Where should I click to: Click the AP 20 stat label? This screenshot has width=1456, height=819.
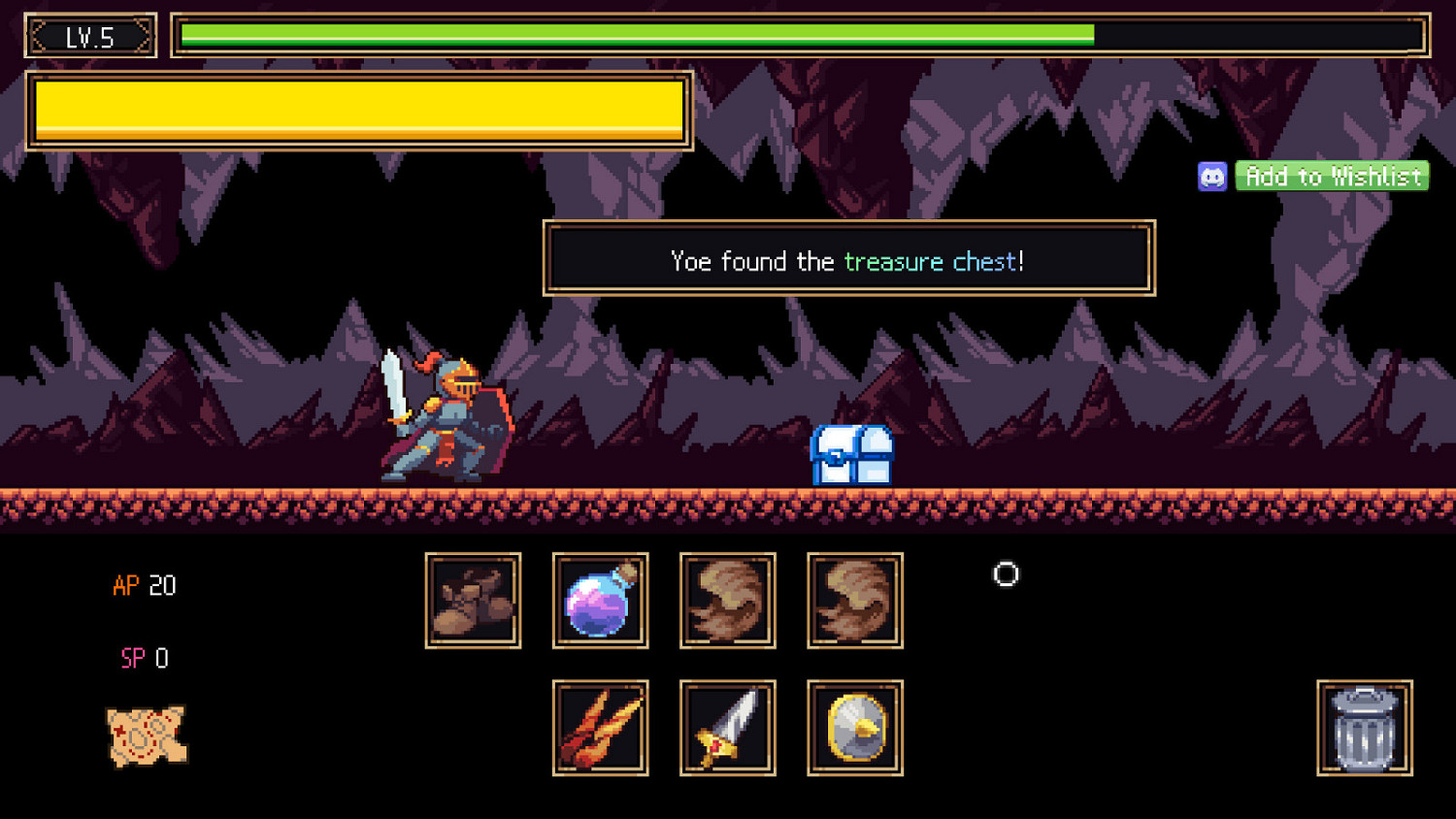click(144, 585)
